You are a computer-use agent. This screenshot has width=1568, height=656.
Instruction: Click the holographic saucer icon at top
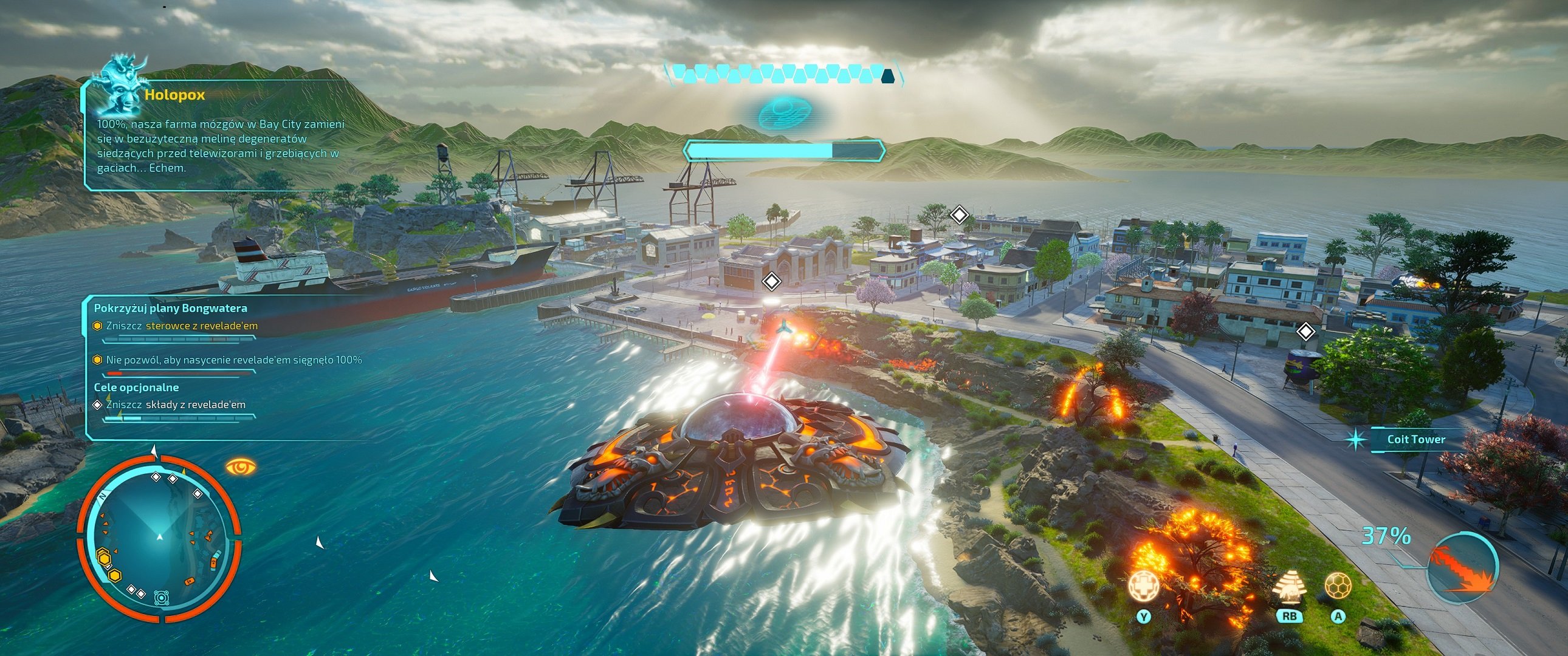pos(783,112)
